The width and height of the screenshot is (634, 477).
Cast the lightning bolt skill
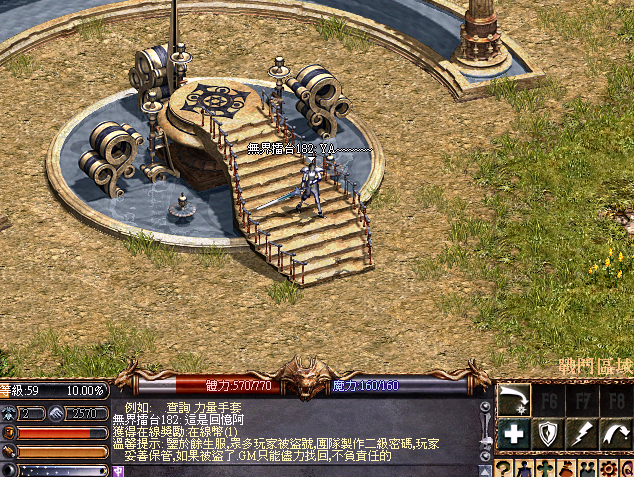pos(582,433)
